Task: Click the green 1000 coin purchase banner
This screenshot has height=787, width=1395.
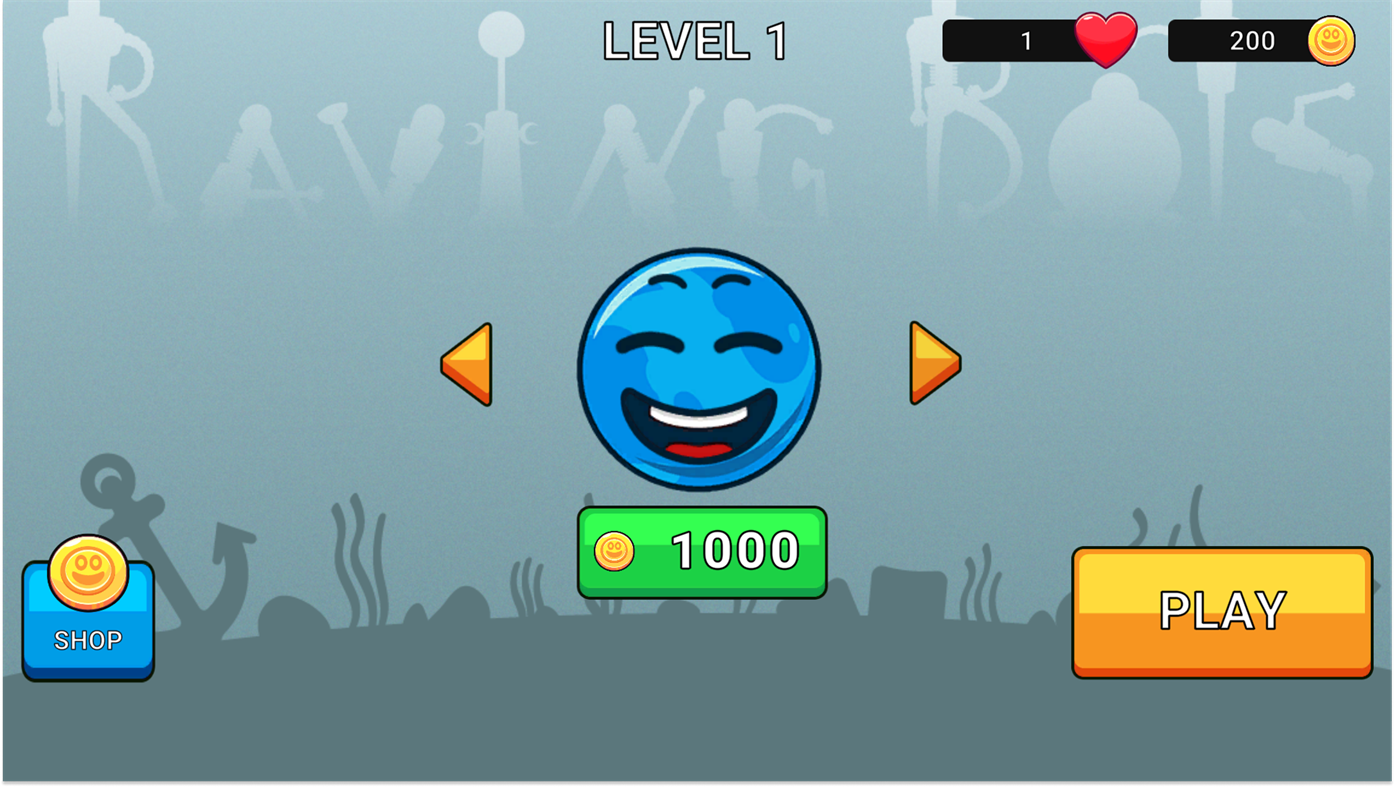Action: pyautogui.click(x=700, y=550)
